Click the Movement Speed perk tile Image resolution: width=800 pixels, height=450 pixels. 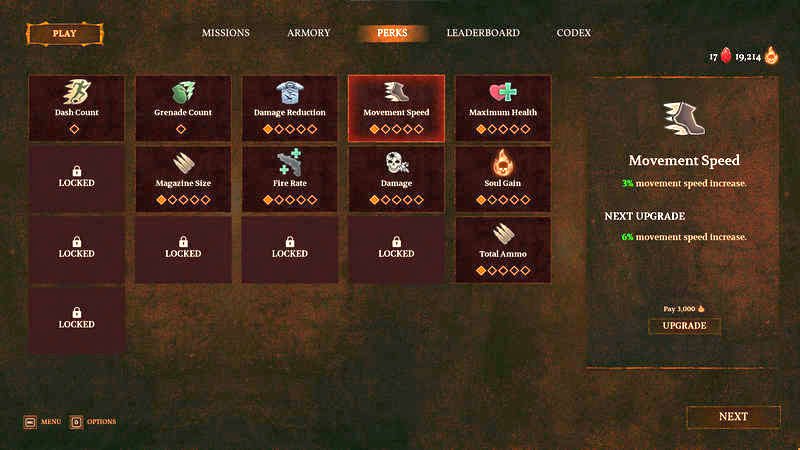pos(396,108)
